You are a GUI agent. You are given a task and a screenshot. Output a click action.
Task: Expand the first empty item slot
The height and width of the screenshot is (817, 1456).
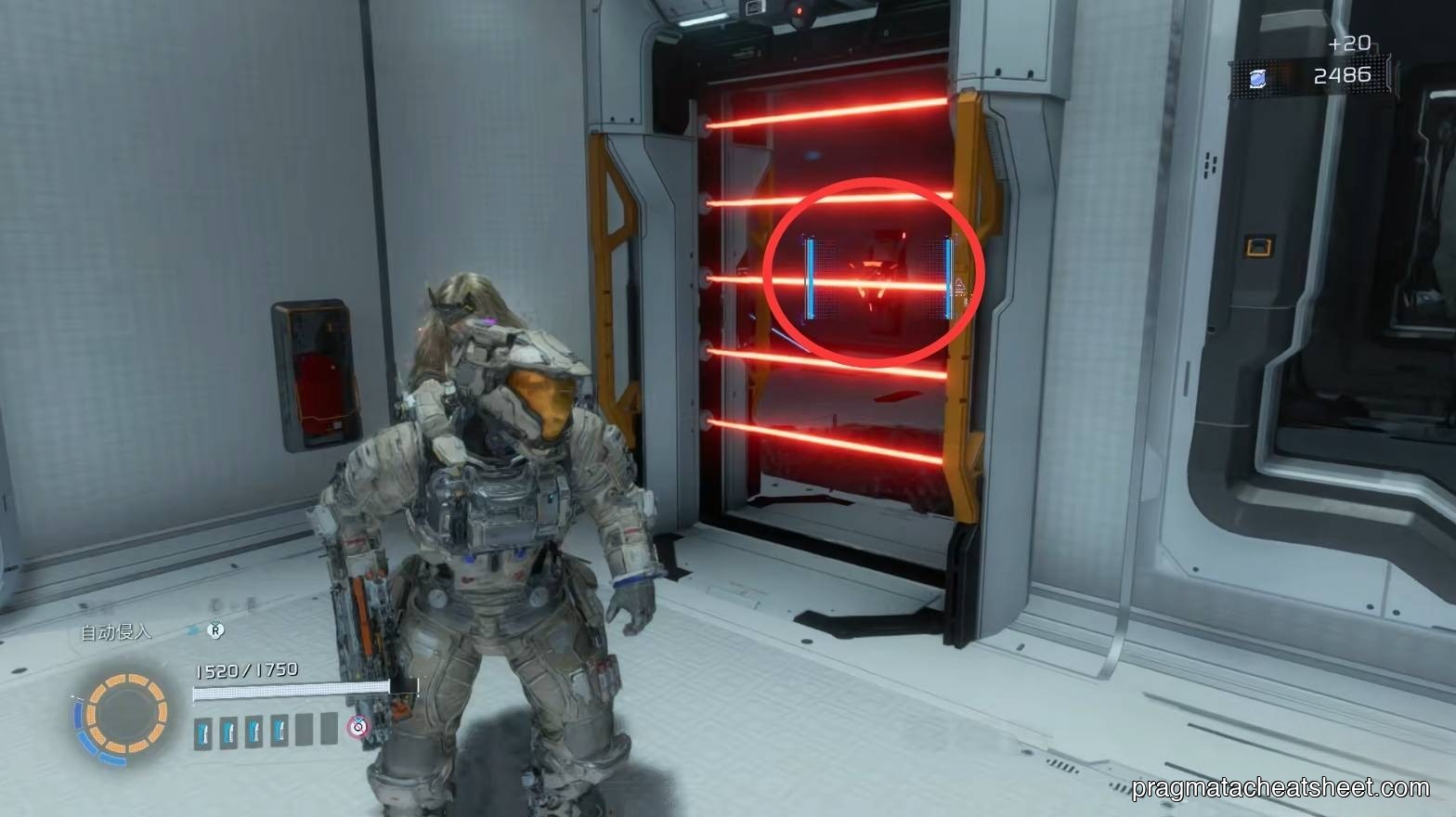click(x=302, y=732)
